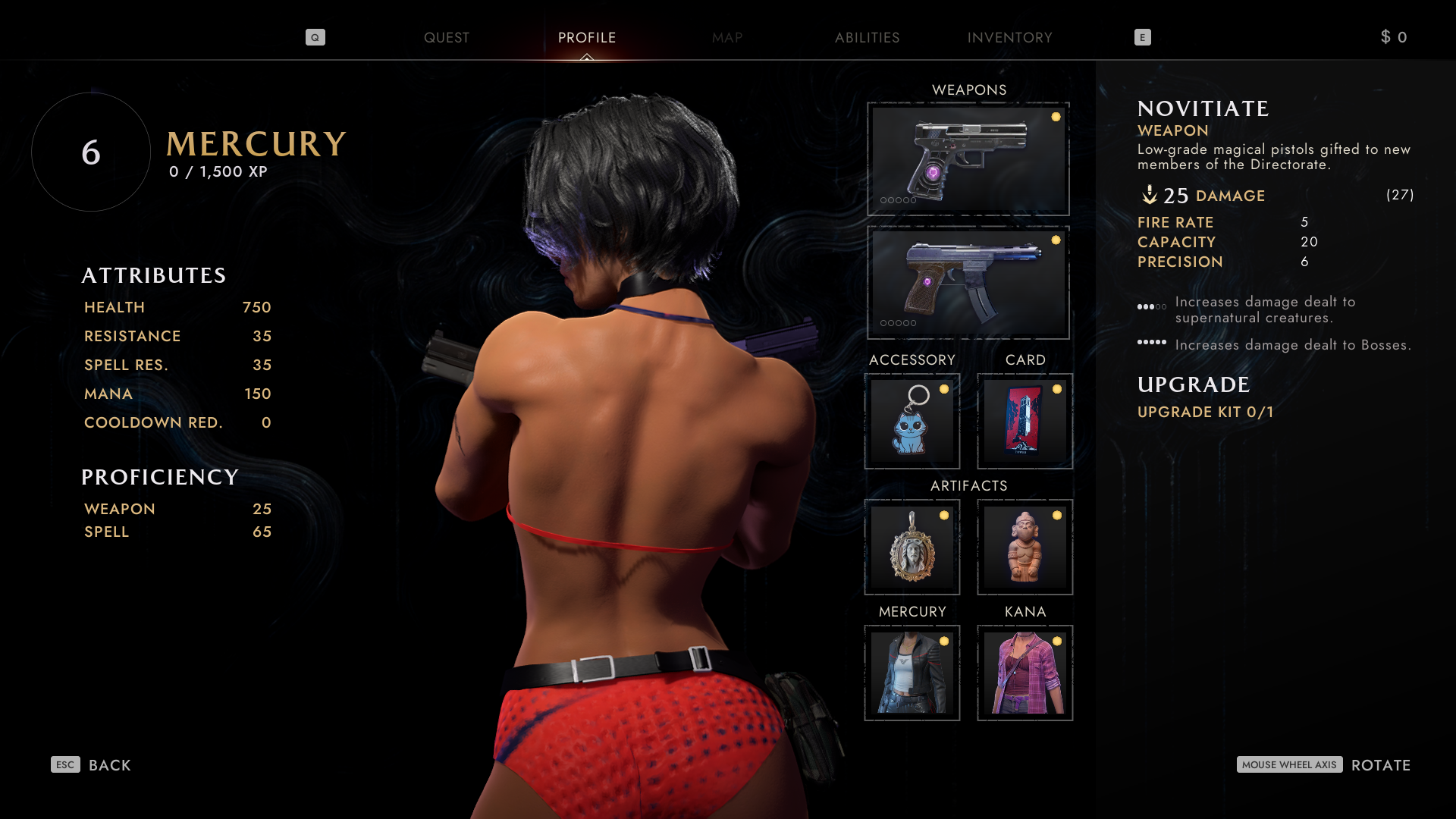Viewport: 1456px width, 819px height.
Task: Select the blue cat keychain accessory
Action: click(x=912, y=421)
